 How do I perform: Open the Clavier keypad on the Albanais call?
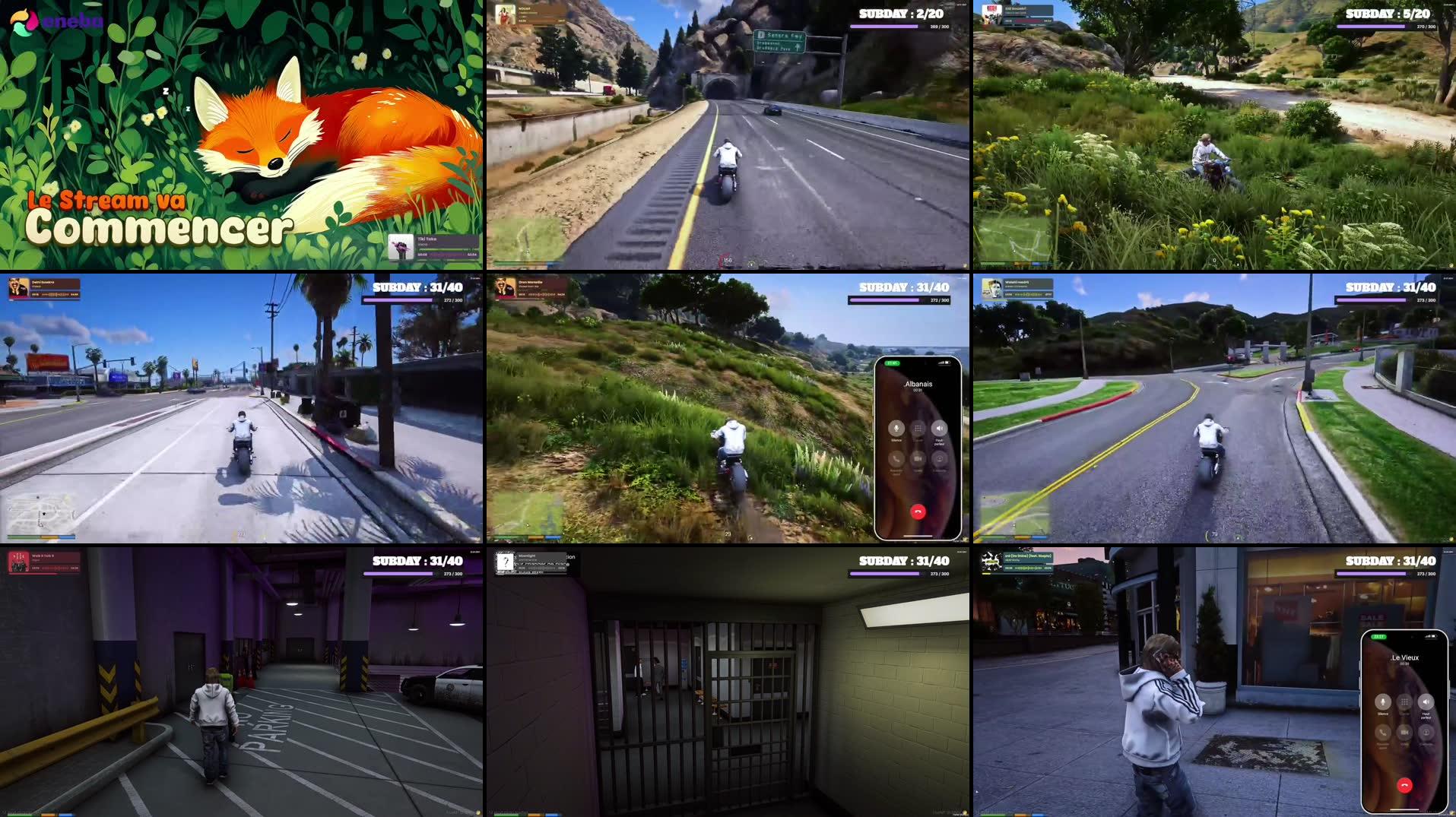tap(917, 429)
